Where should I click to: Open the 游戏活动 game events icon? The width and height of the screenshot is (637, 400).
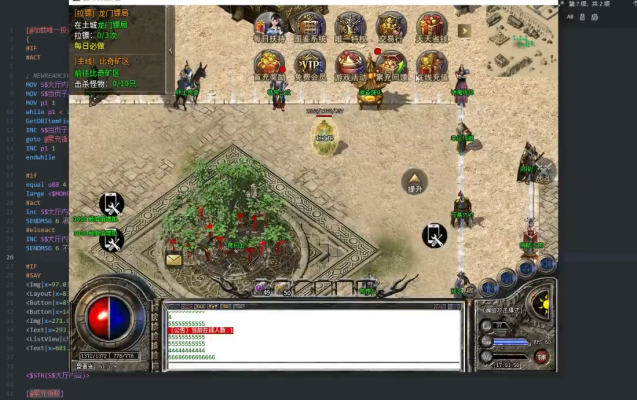coord(350,67)
